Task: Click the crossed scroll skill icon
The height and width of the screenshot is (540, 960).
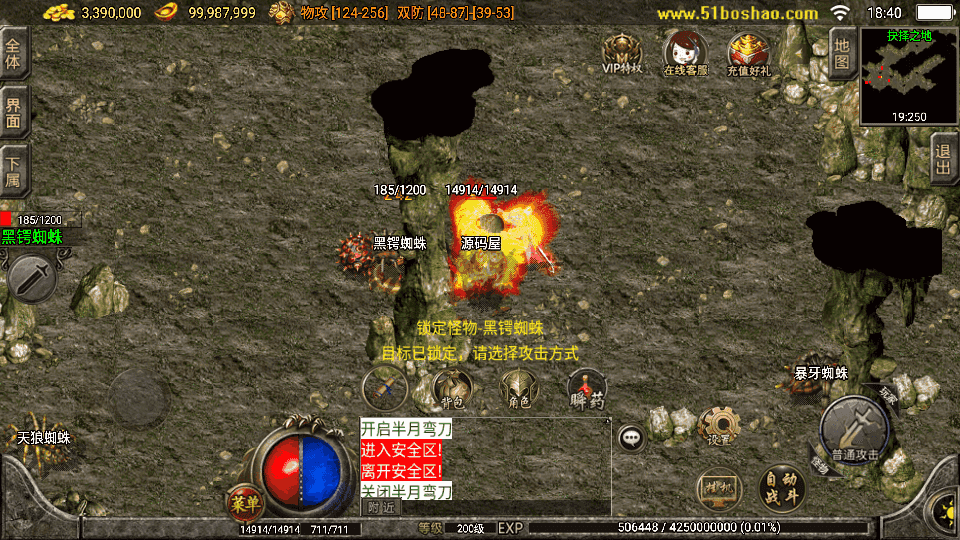Action: point(385,388)
